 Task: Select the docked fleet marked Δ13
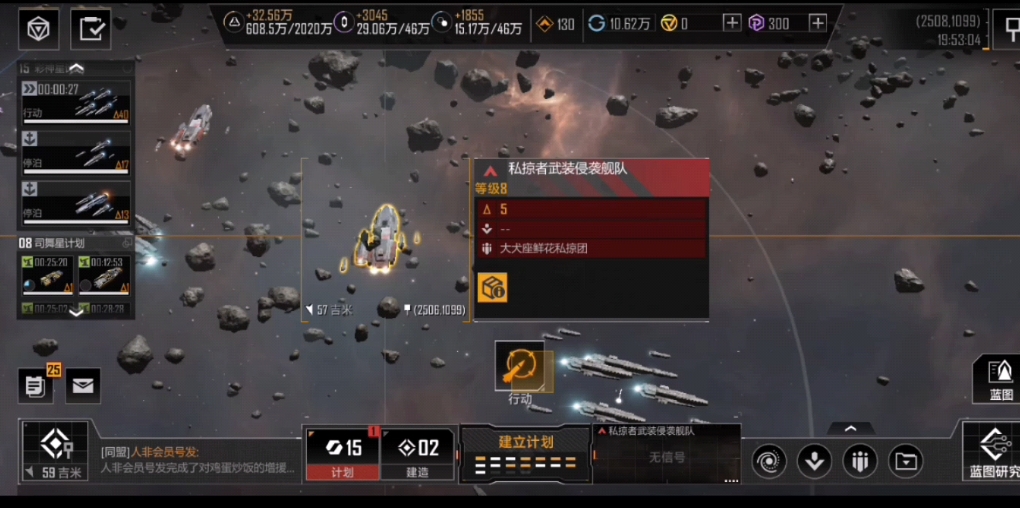click(76, 201)
